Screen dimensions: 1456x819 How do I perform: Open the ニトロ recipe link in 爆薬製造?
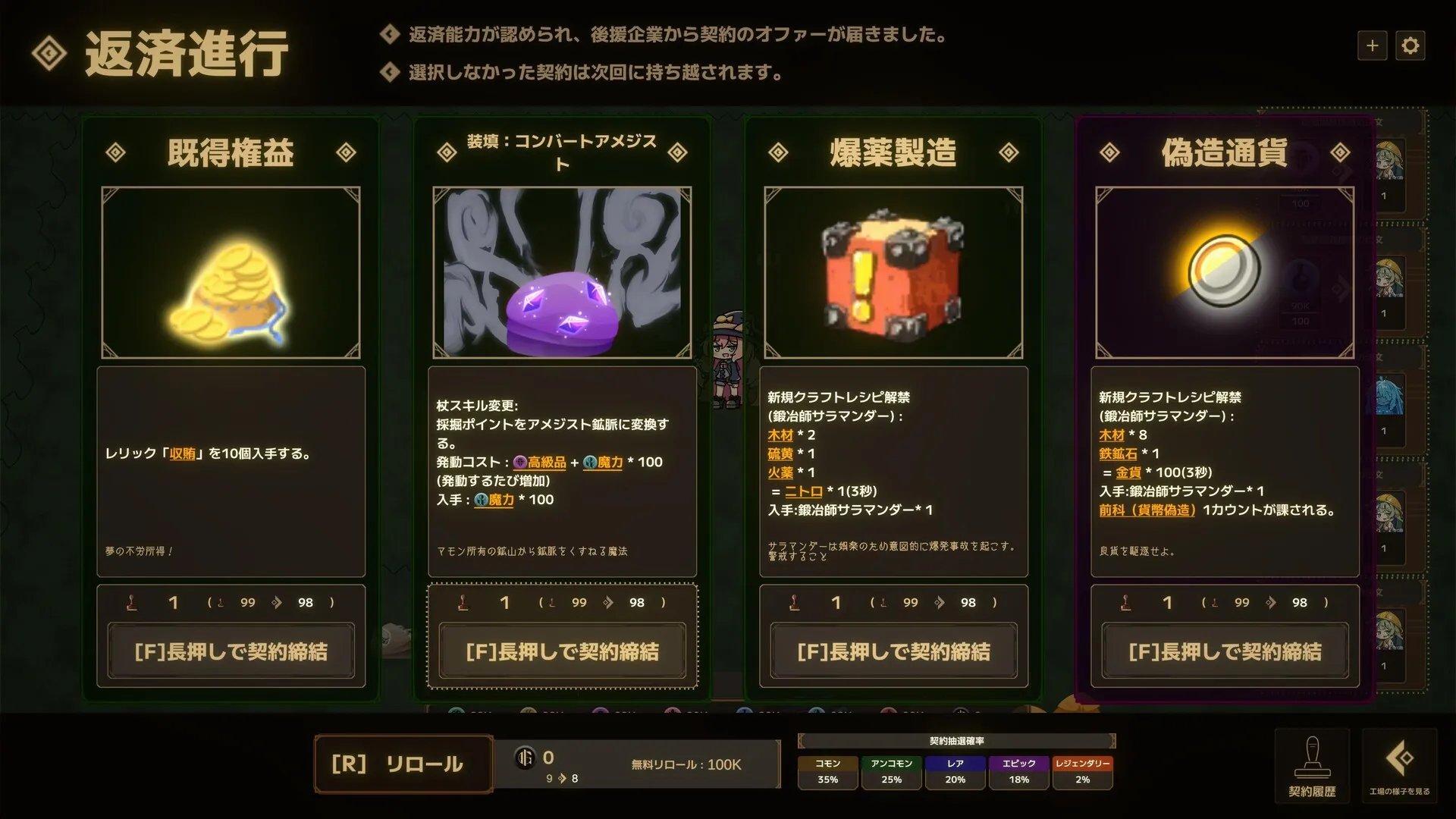coord(804,491)
